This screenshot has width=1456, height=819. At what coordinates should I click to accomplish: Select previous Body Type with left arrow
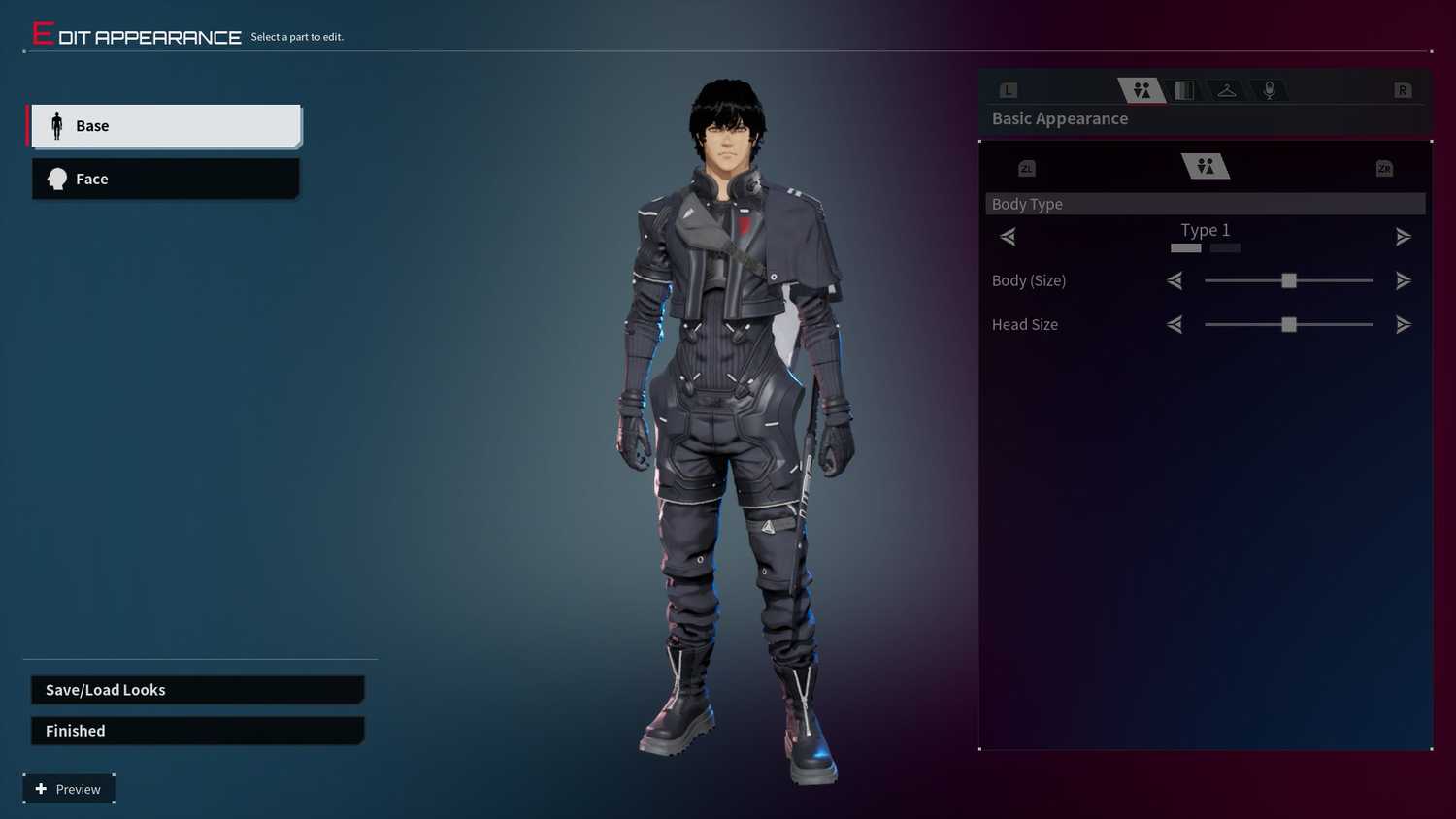coord(1008,236)
